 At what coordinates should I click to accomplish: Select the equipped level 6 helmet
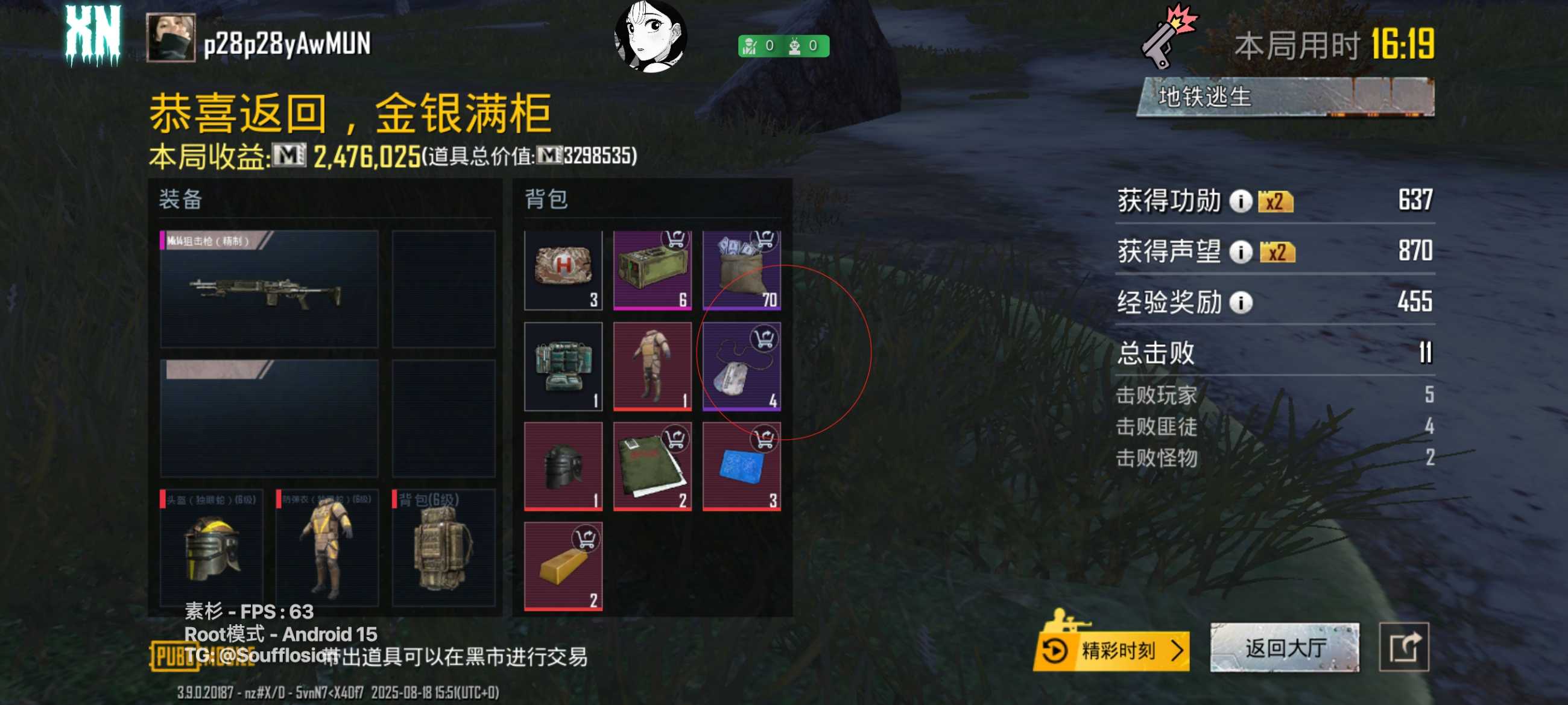(x=211, y=548)
